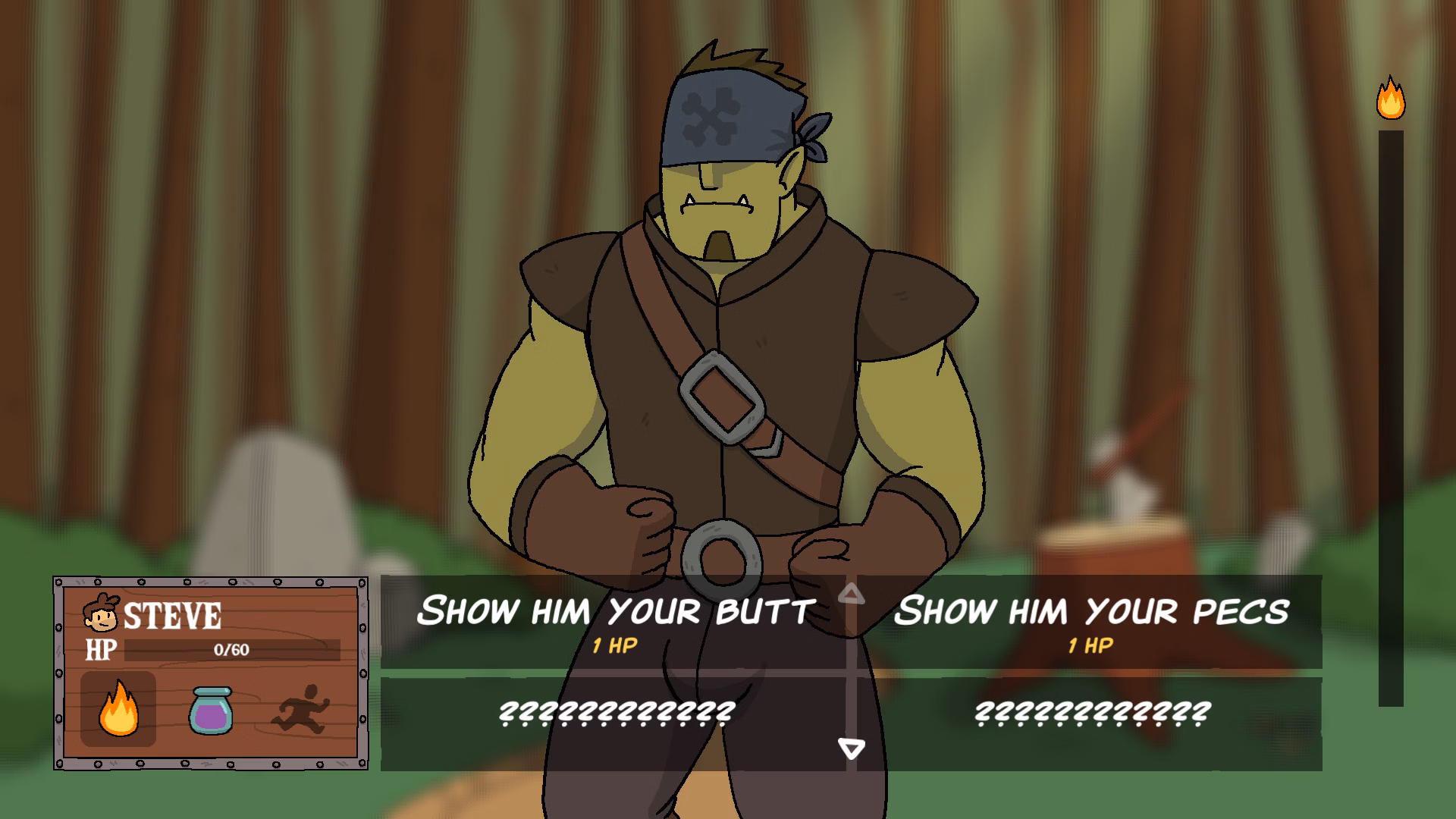Click the STEVE name label

pos(174,614)
